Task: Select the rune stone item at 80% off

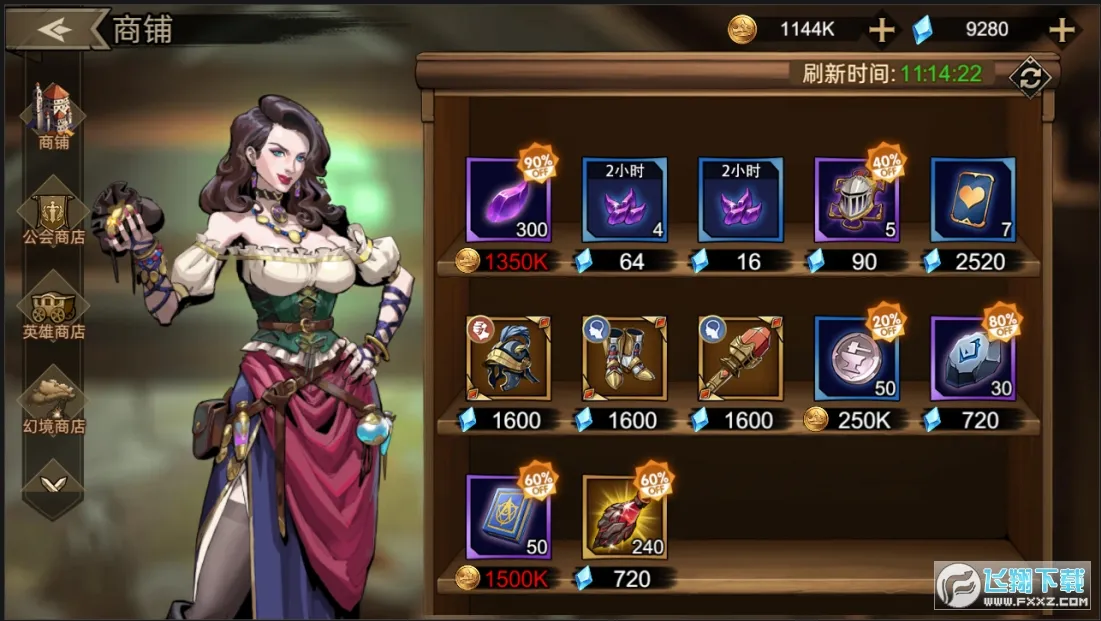Action: [x=972, y=358]
